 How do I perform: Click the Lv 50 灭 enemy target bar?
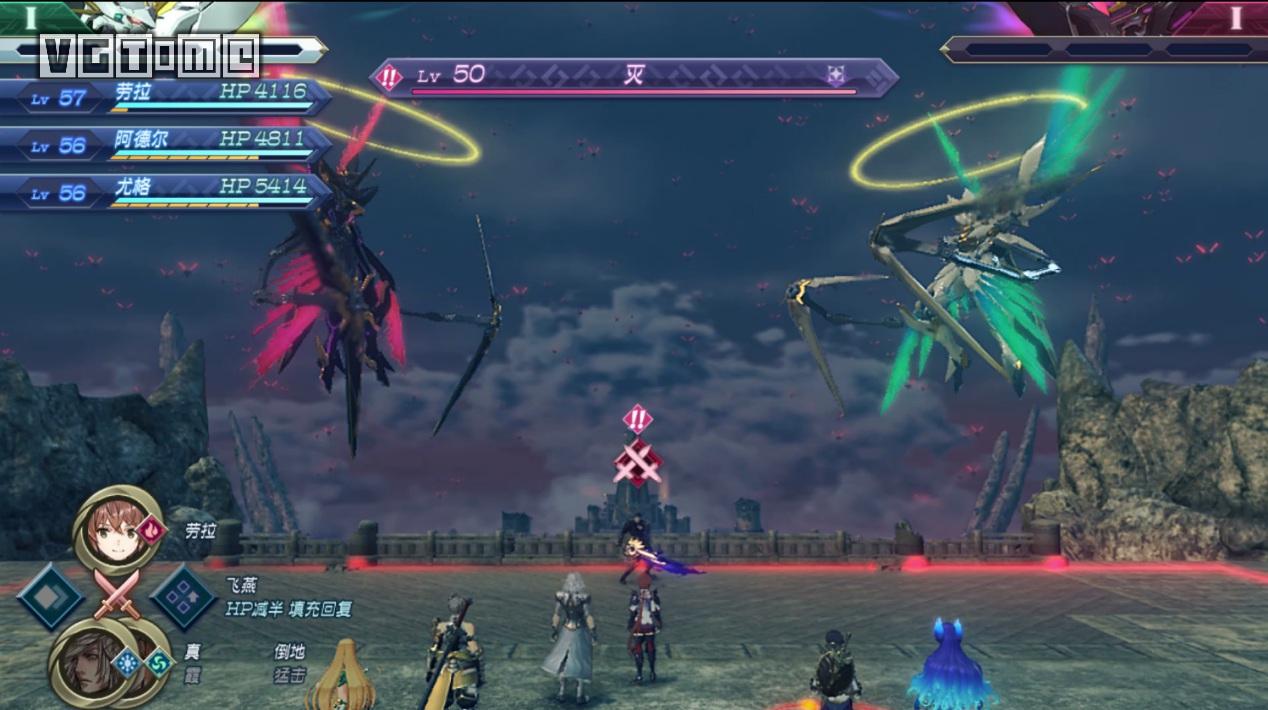pyautogui.click(x=634, y=78)
